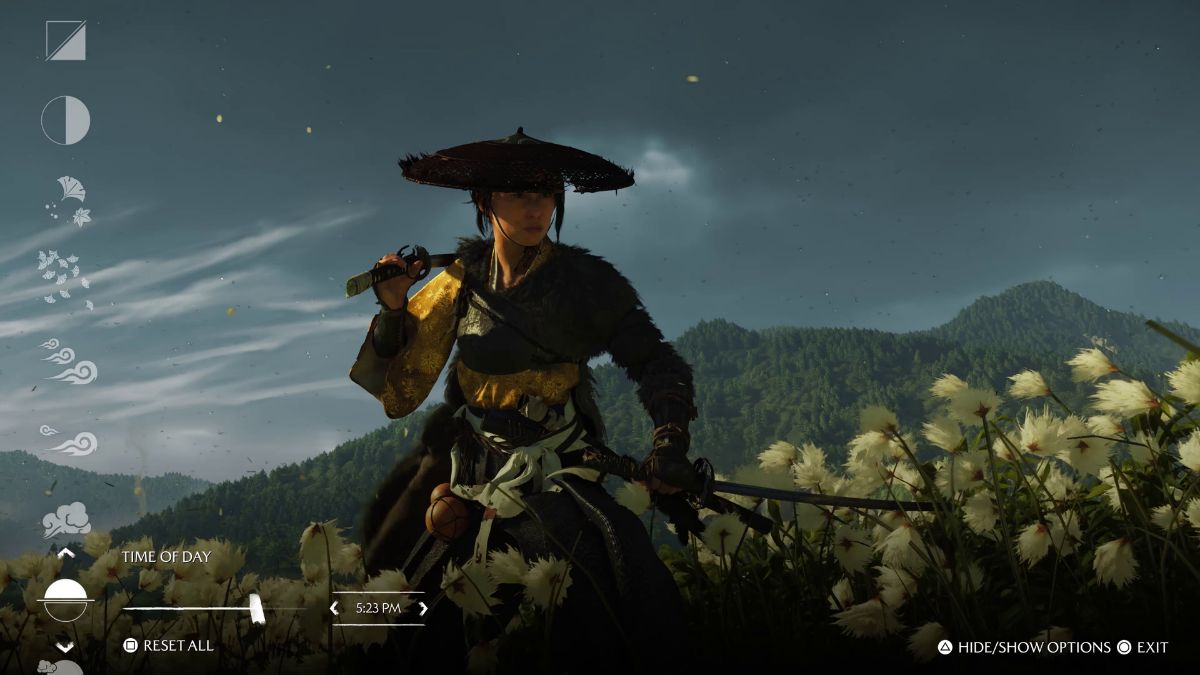
Task: Open the ginkgo and maple leaf option
Action: [x=69, y=201]
